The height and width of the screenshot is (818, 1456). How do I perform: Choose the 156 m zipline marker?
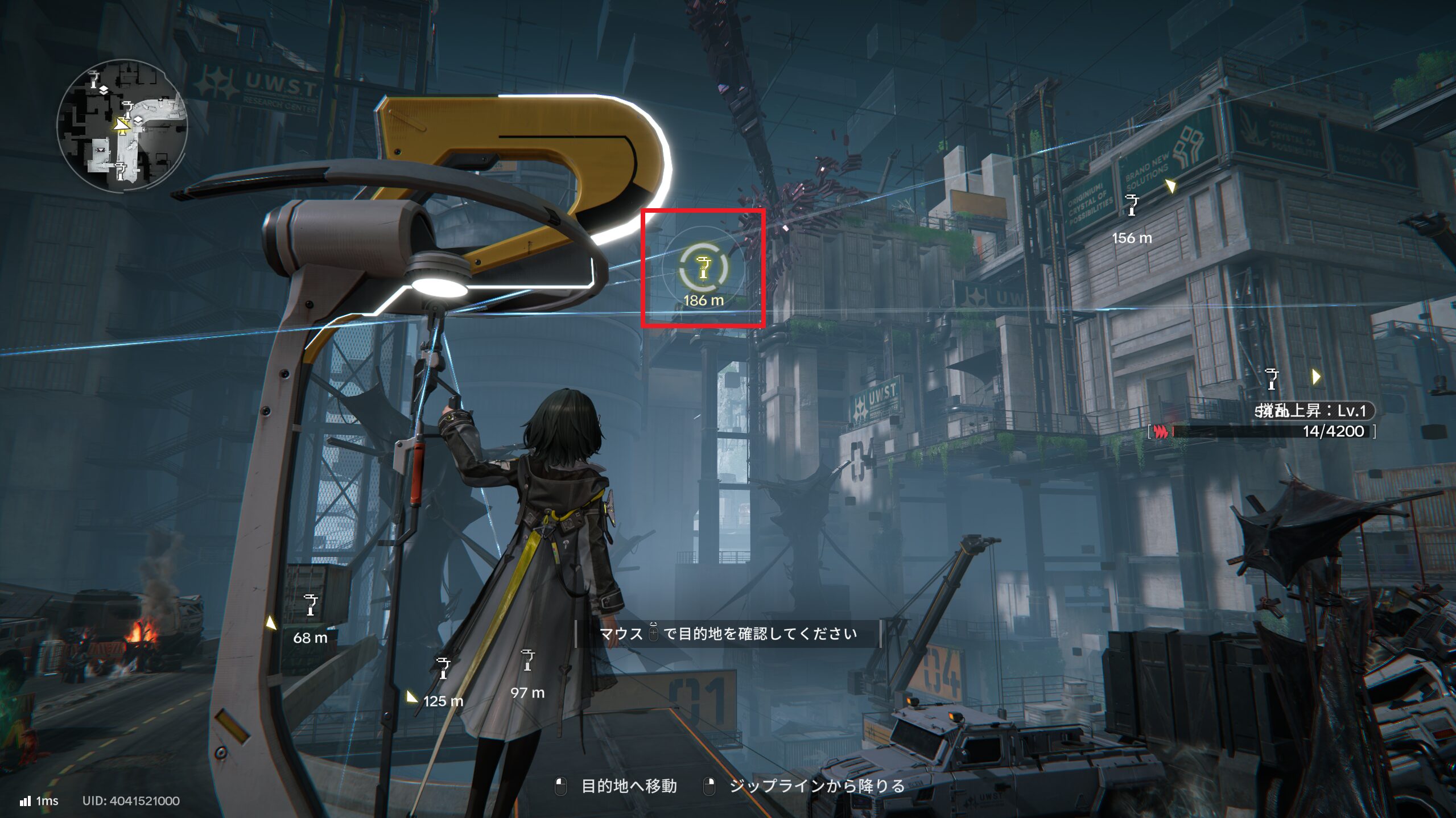click(1132, 205)
